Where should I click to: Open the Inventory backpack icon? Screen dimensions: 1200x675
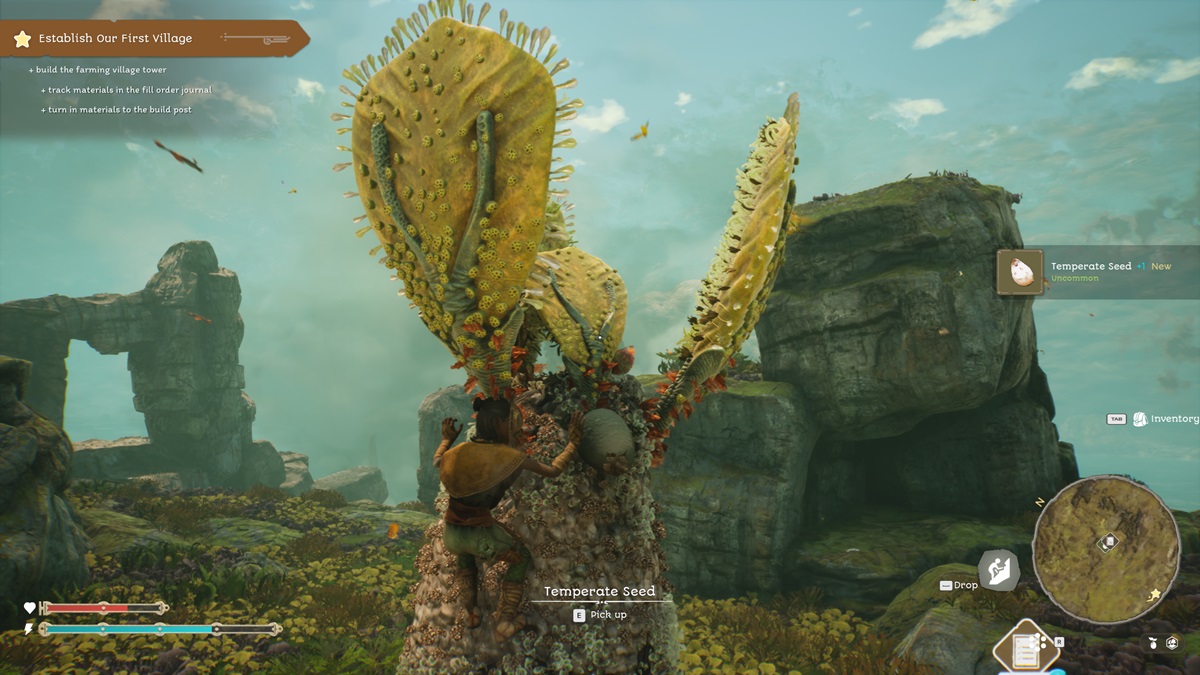point(1140,419)
